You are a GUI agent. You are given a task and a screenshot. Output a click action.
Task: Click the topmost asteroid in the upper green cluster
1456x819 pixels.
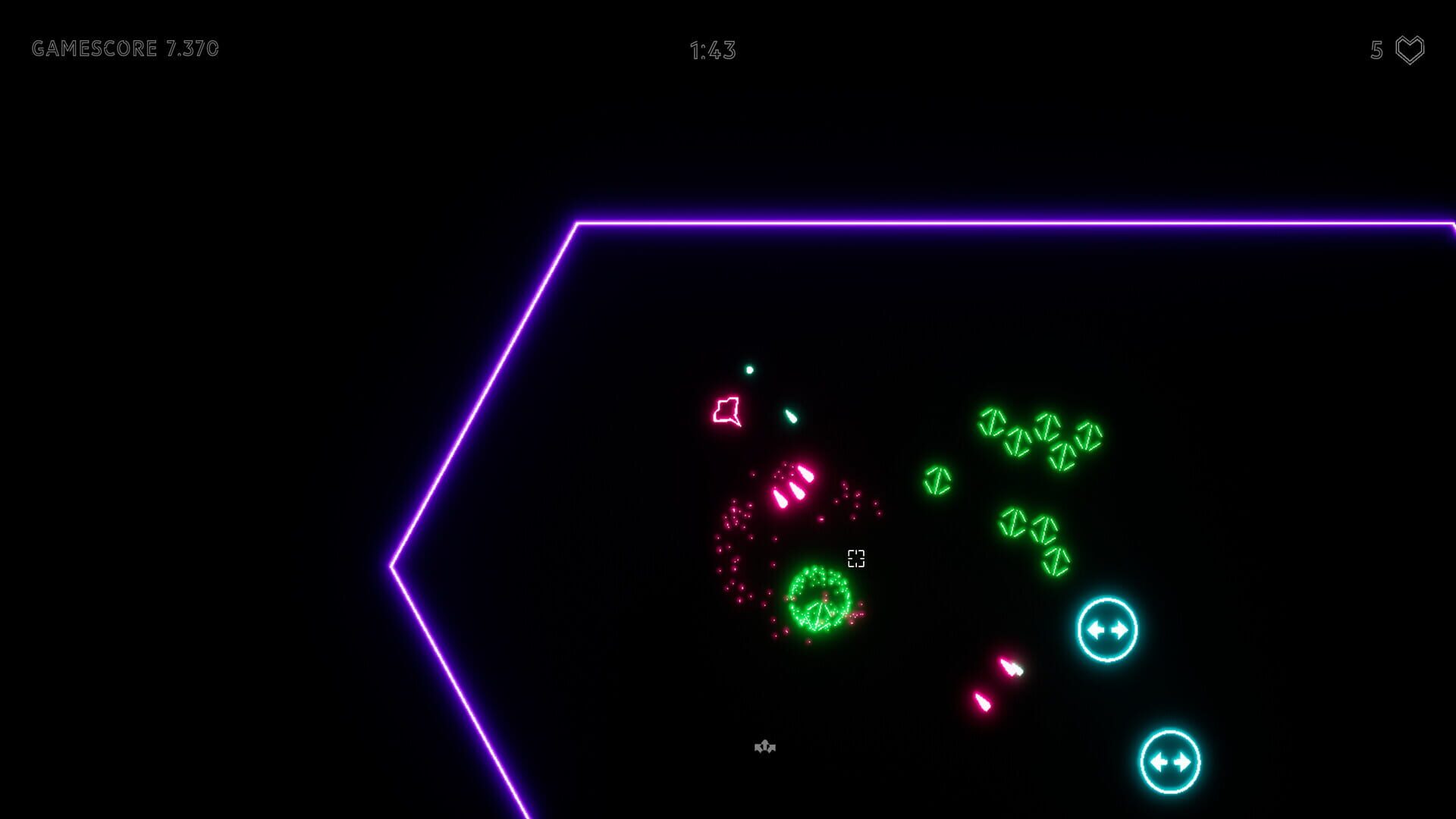pos(992,422)
